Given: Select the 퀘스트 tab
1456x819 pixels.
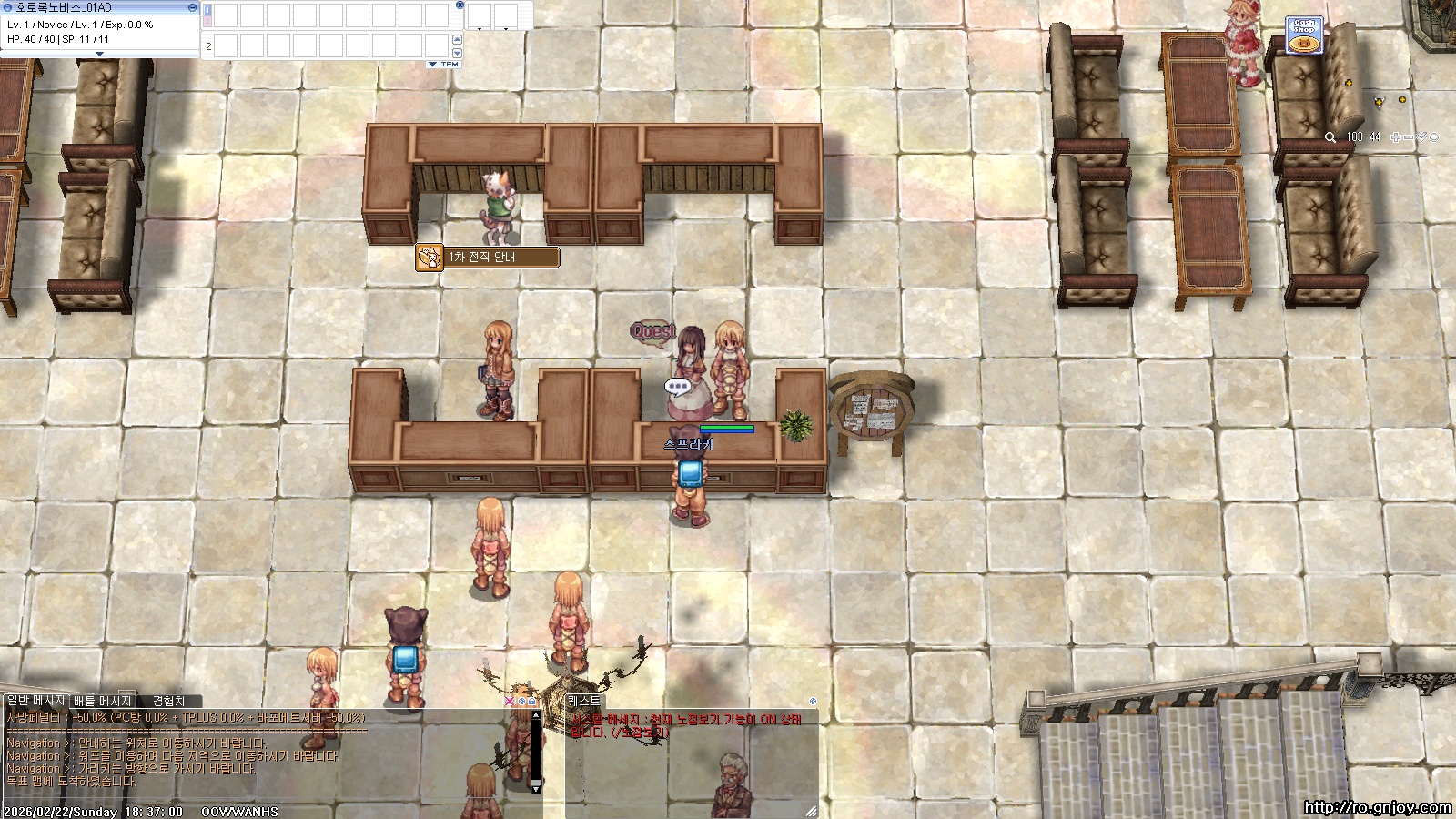Looking at the screenshot, I should point(584,701).
